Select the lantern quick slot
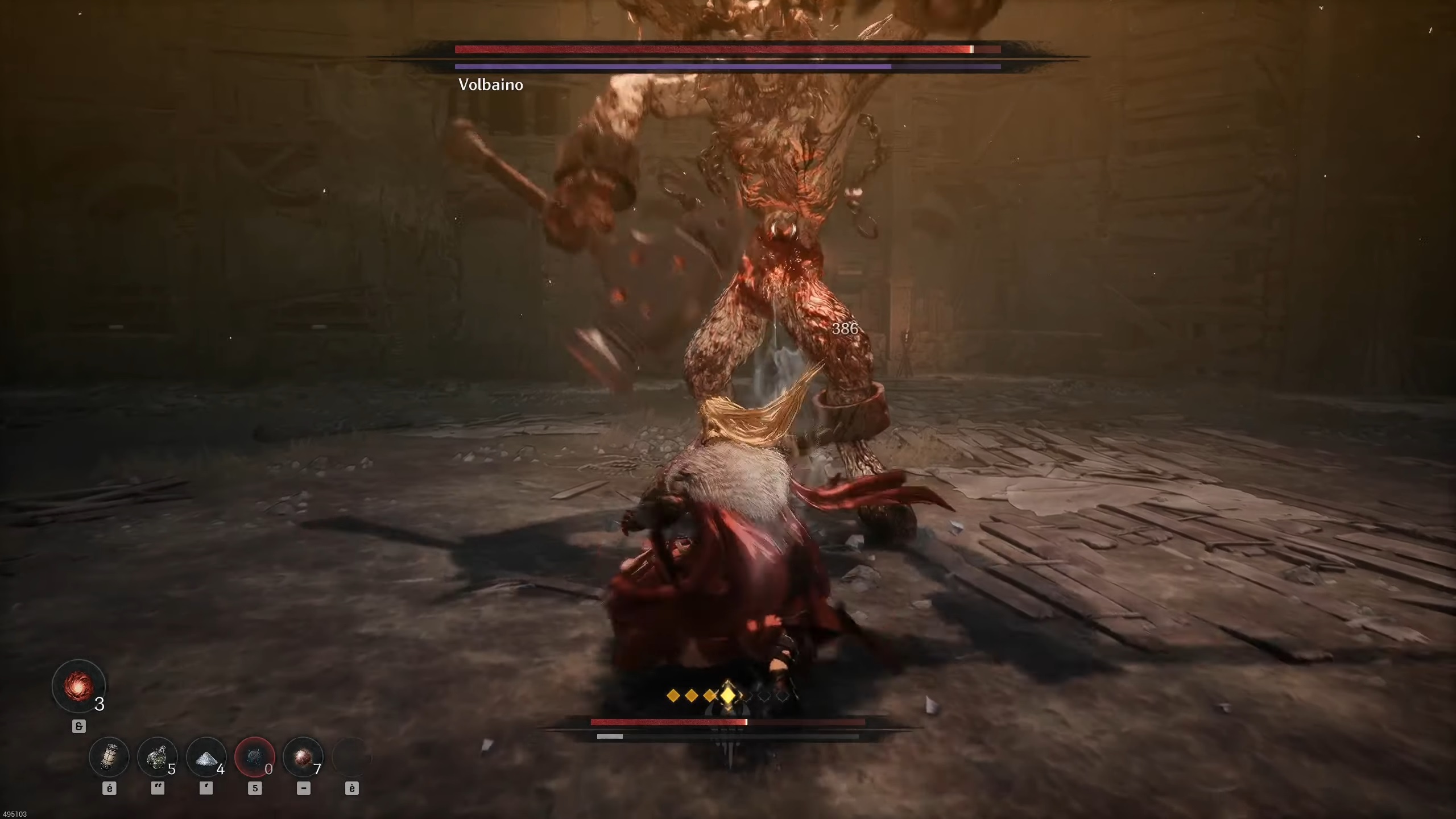1456x819 pixels. coord(109,757)
